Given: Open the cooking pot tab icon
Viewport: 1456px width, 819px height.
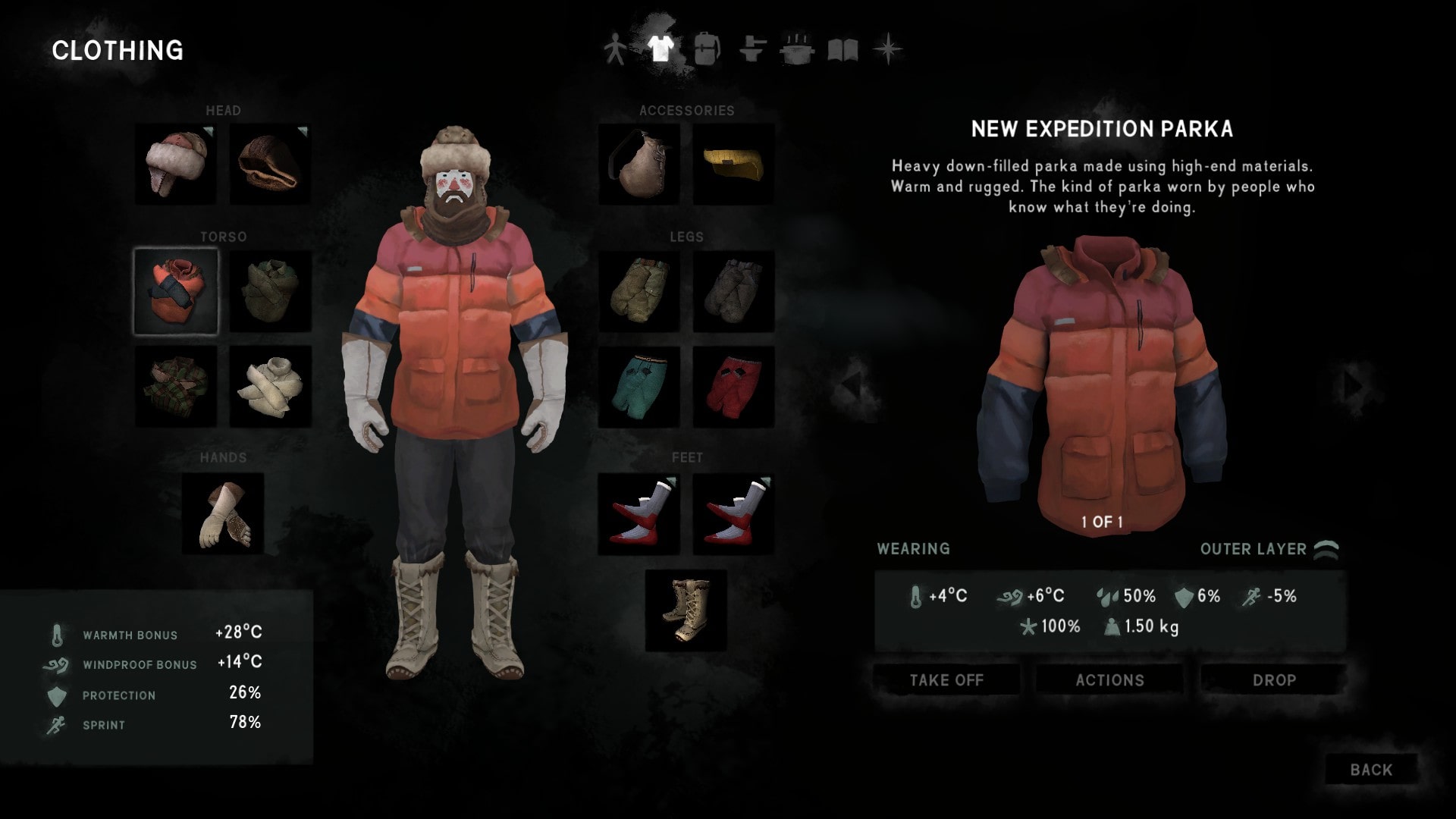Looking at the screenshot, I should tap(796, 49).
